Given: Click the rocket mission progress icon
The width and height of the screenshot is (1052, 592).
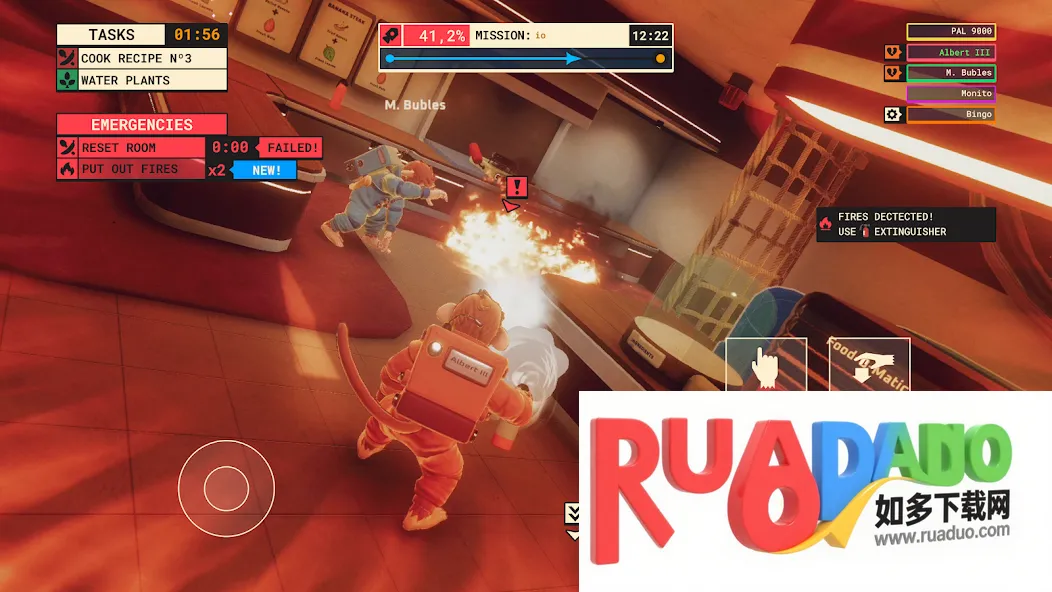Looking at the screenshot, I should [x=392, y=36].
